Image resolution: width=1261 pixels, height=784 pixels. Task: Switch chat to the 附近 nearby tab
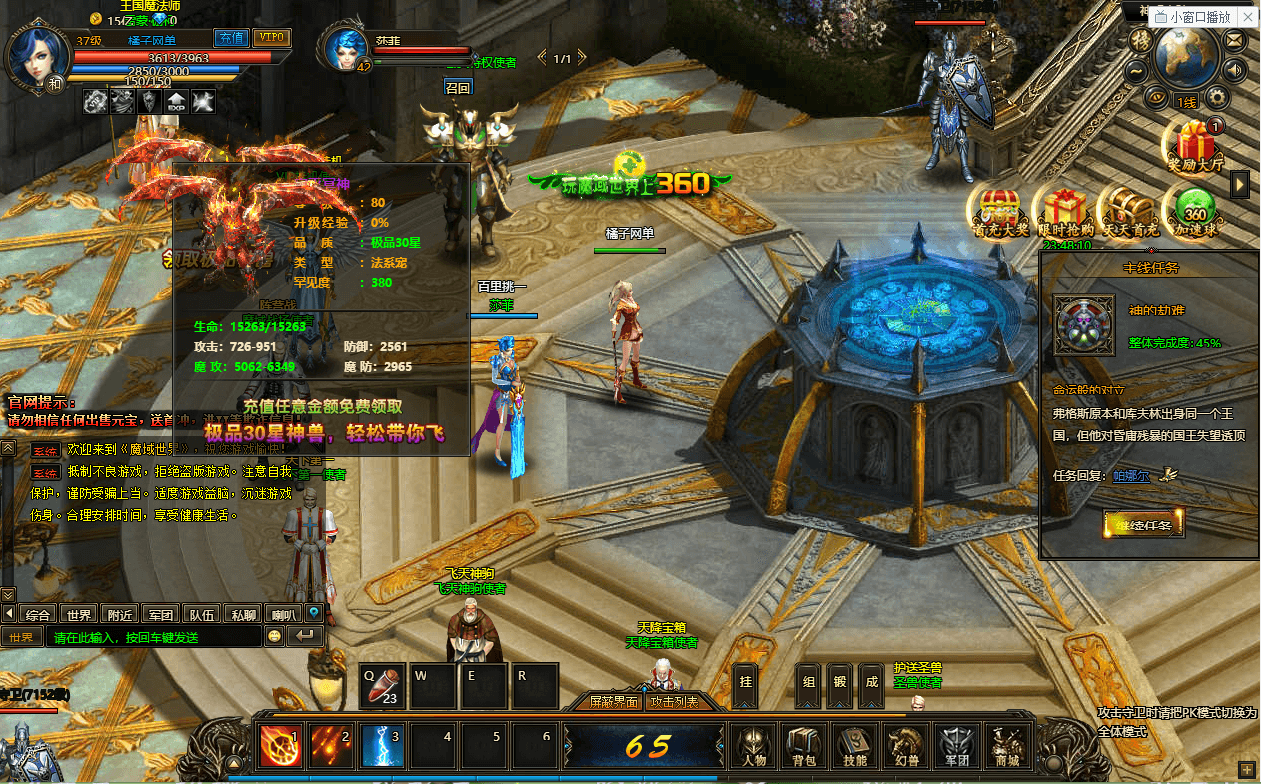point(121,614)
